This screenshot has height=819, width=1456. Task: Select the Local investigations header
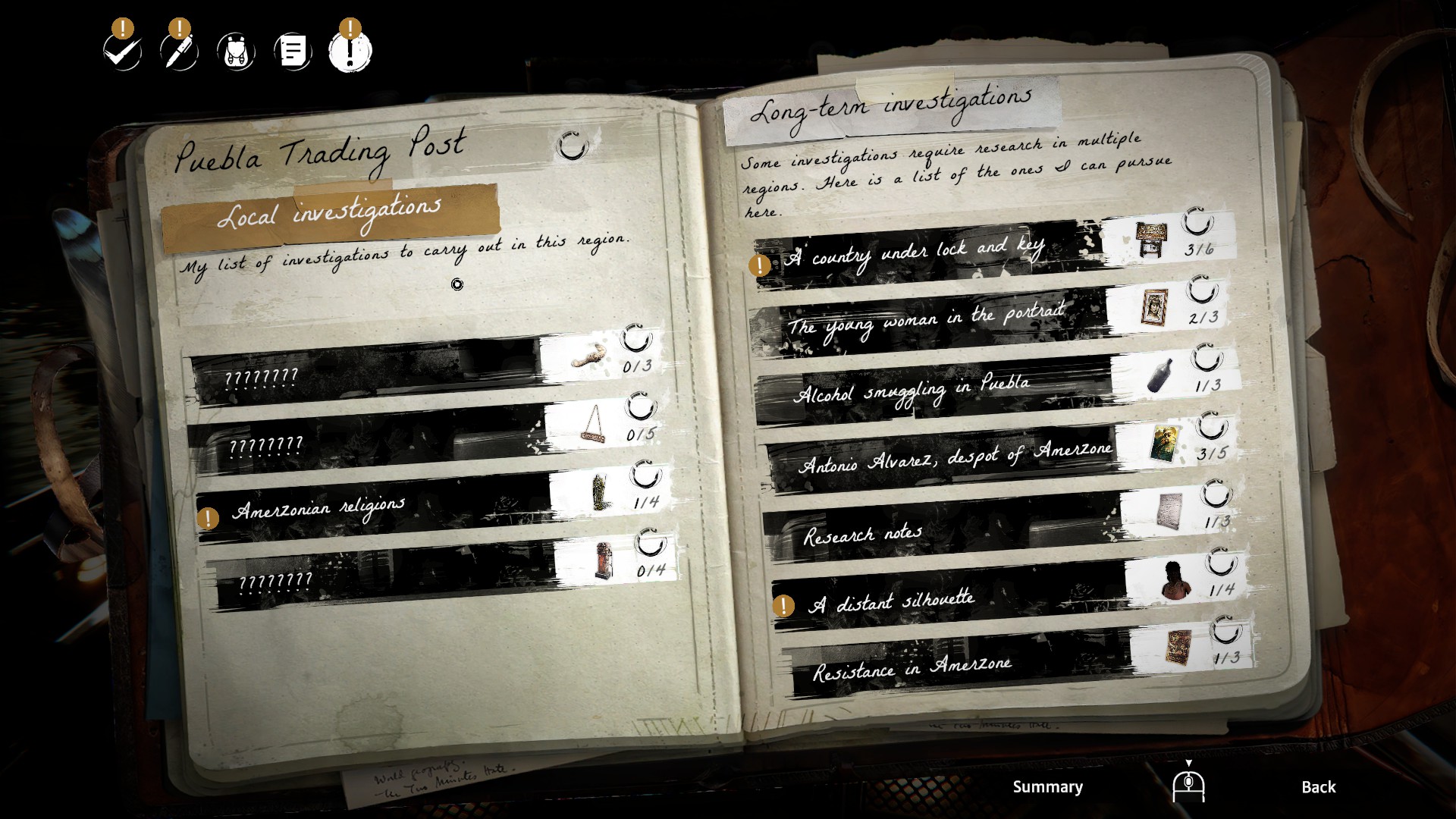pos(329,215)
